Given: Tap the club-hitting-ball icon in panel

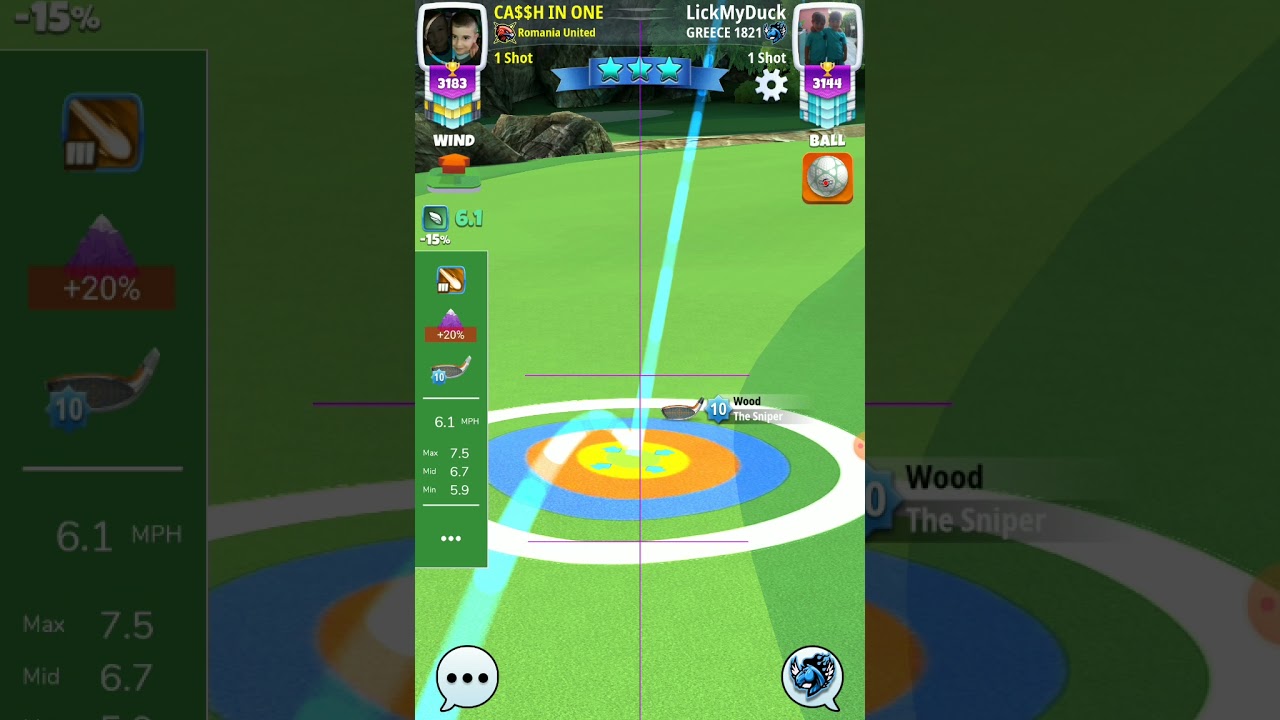Looking at the screenshot, I should point(450,281).
